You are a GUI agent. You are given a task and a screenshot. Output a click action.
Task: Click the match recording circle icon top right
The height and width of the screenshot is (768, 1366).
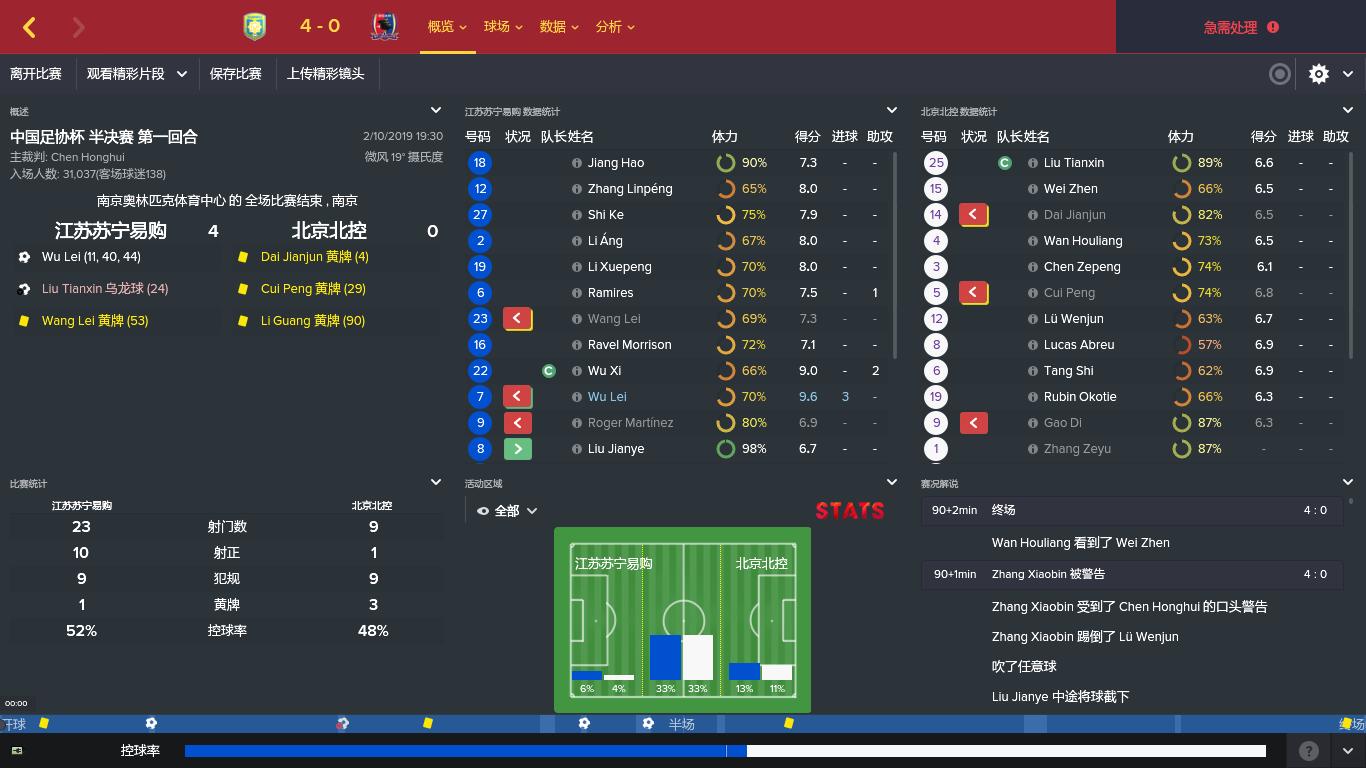click(x=1279, y=74)
